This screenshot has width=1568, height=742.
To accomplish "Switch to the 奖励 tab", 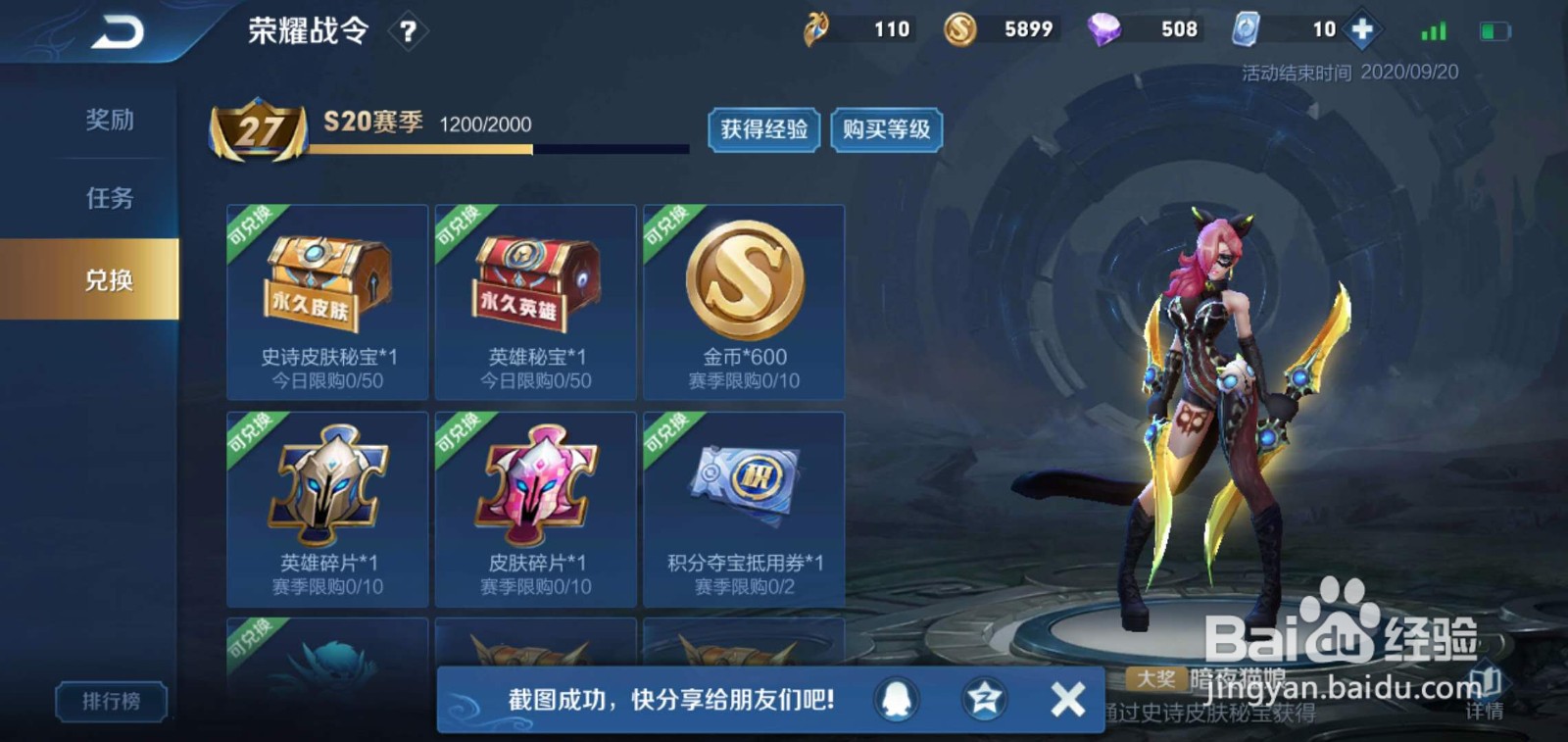I will [x=111, y=120].
